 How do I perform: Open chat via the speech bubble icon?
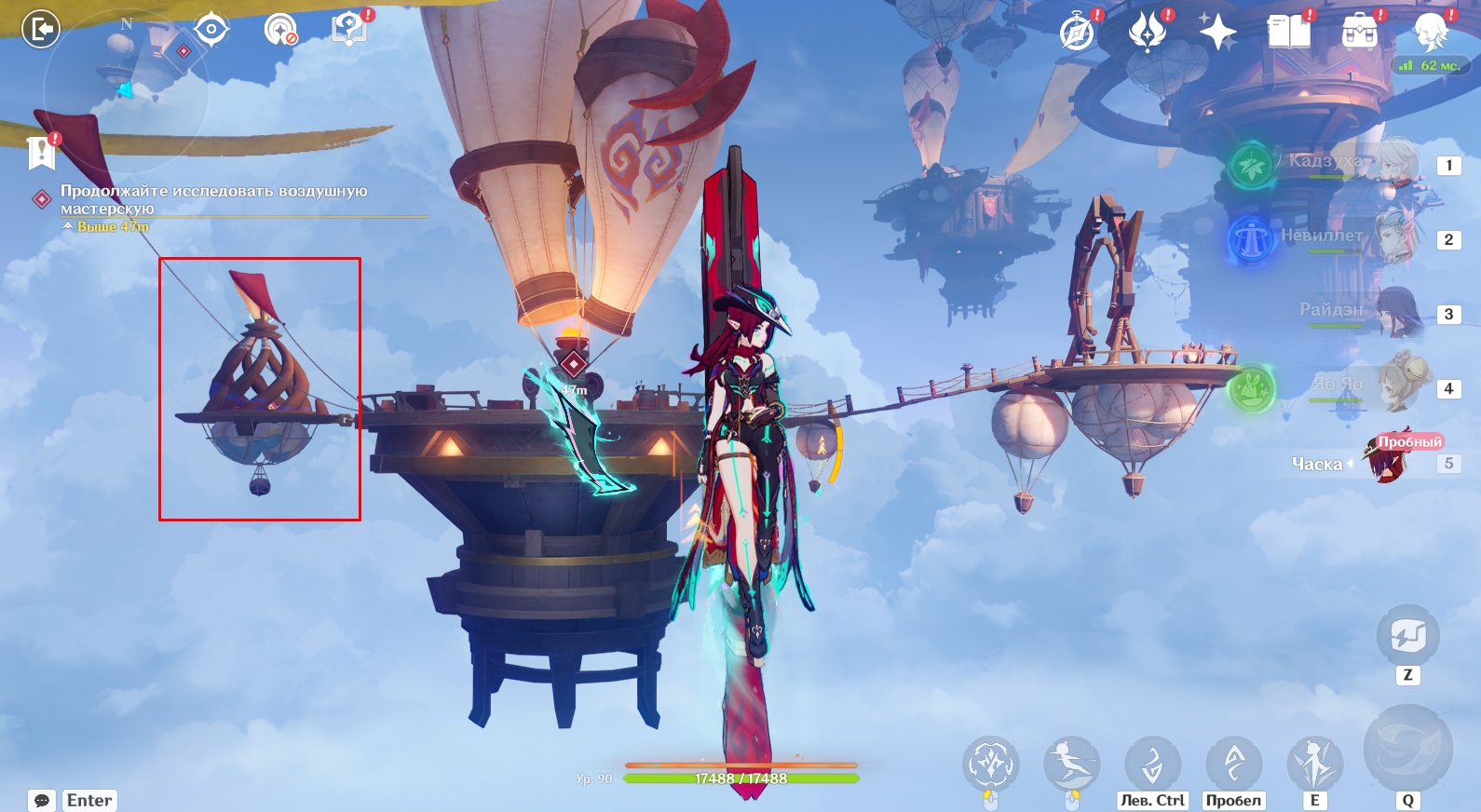tap(42, 801)
